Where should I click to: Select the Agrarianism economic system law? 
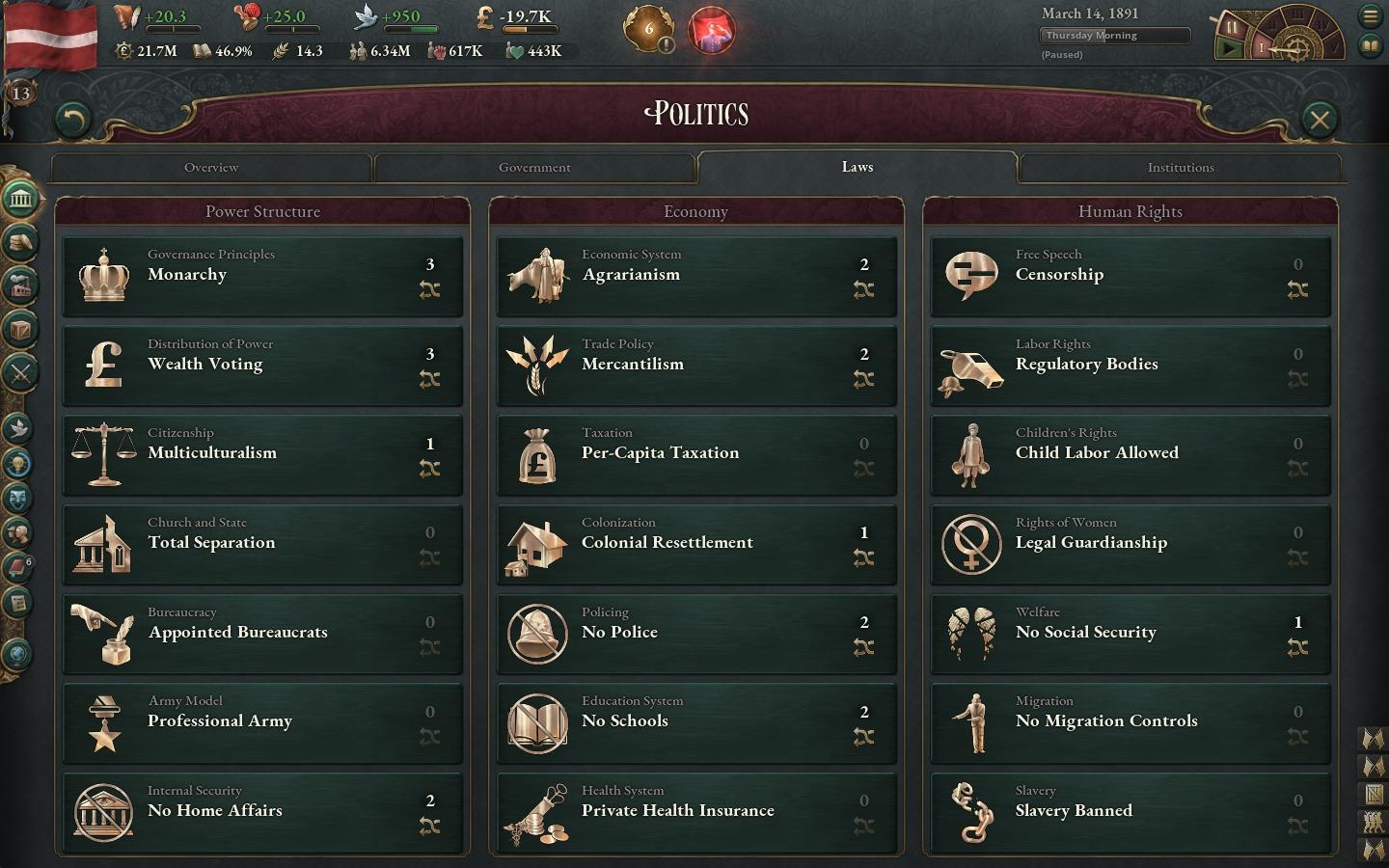pyautogui.click(x=696, y=276)
